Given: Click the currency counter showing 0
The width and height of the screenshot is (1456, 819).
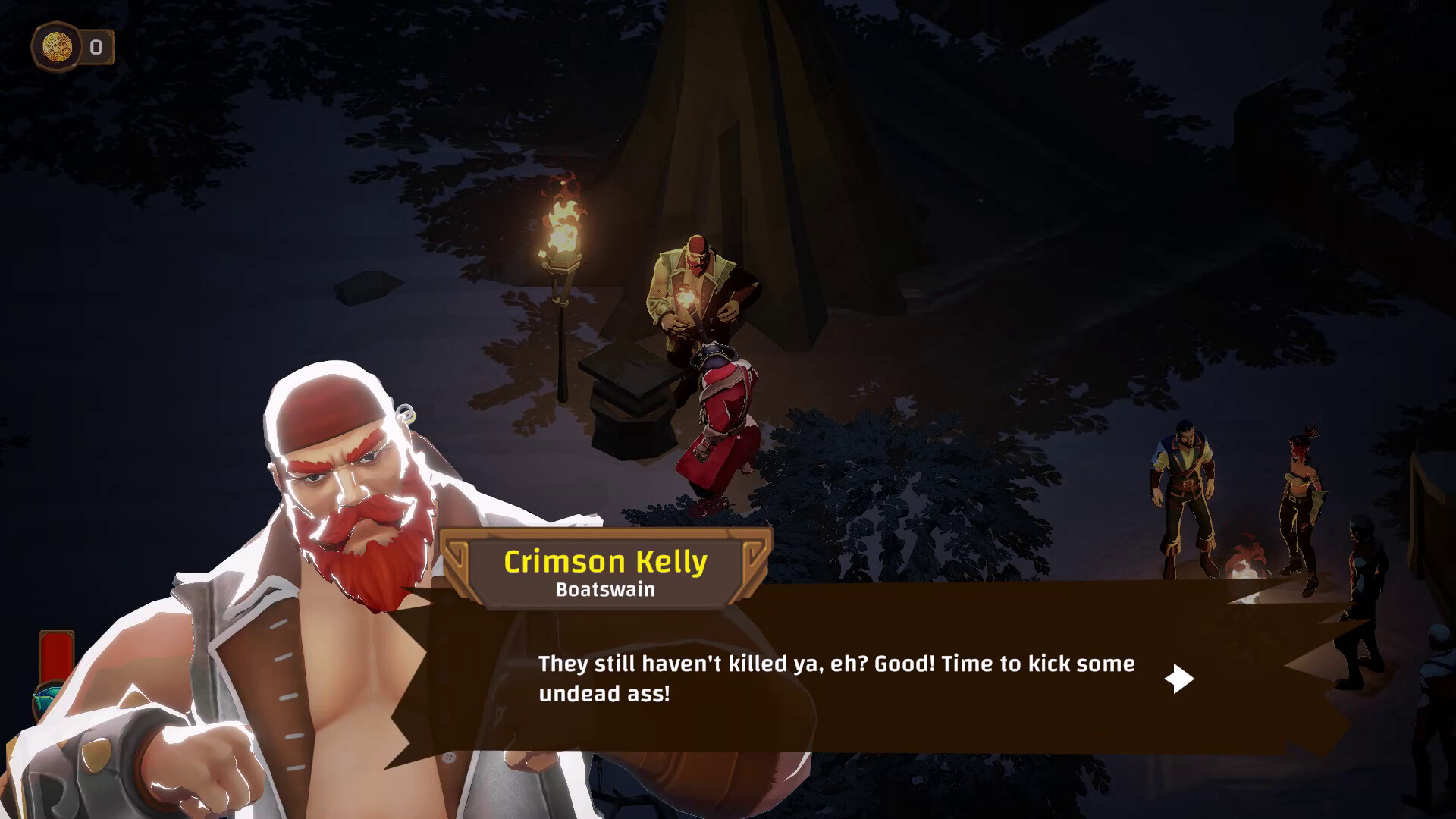Looking at the screenshot, I should click(96, 45).
